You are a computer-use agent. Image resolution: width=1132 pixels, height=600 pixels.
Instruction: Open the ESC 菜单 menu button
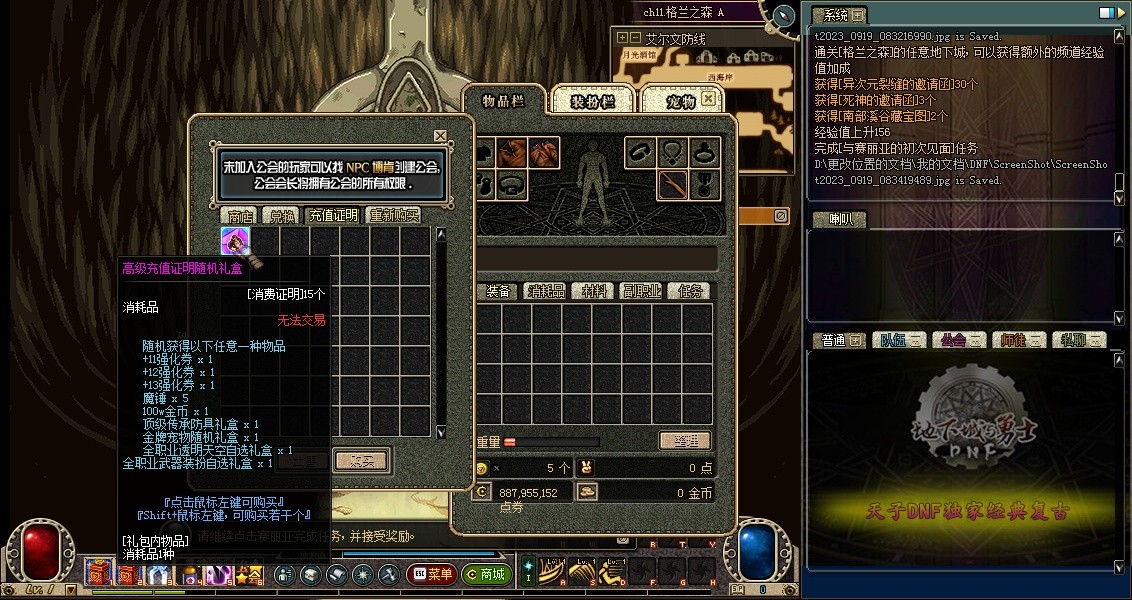pyautogui.click(x=432, y=575)
